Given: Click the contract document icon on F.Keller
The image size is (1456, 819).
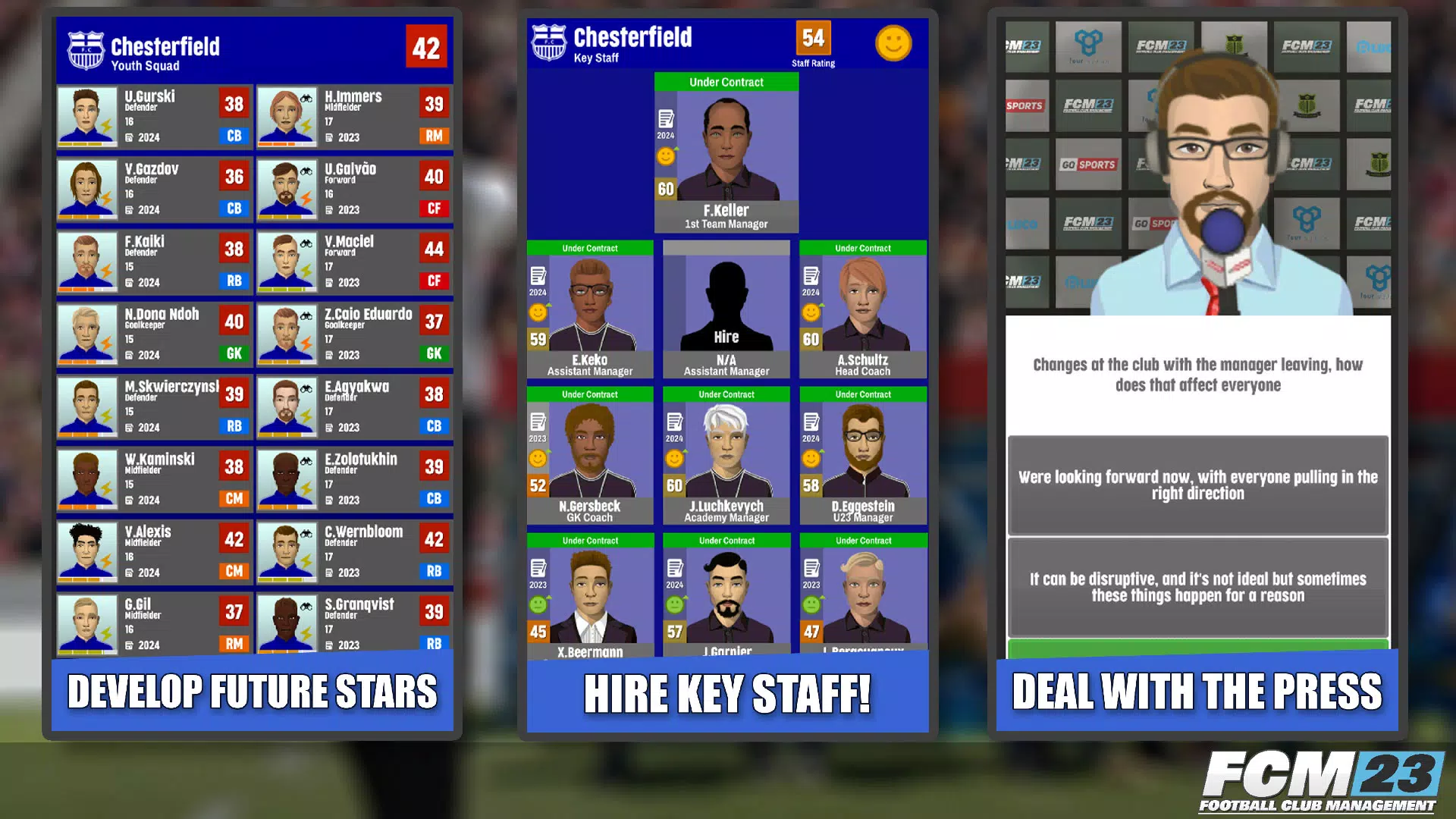Looking at the screenshot, I should click(665, 118).
